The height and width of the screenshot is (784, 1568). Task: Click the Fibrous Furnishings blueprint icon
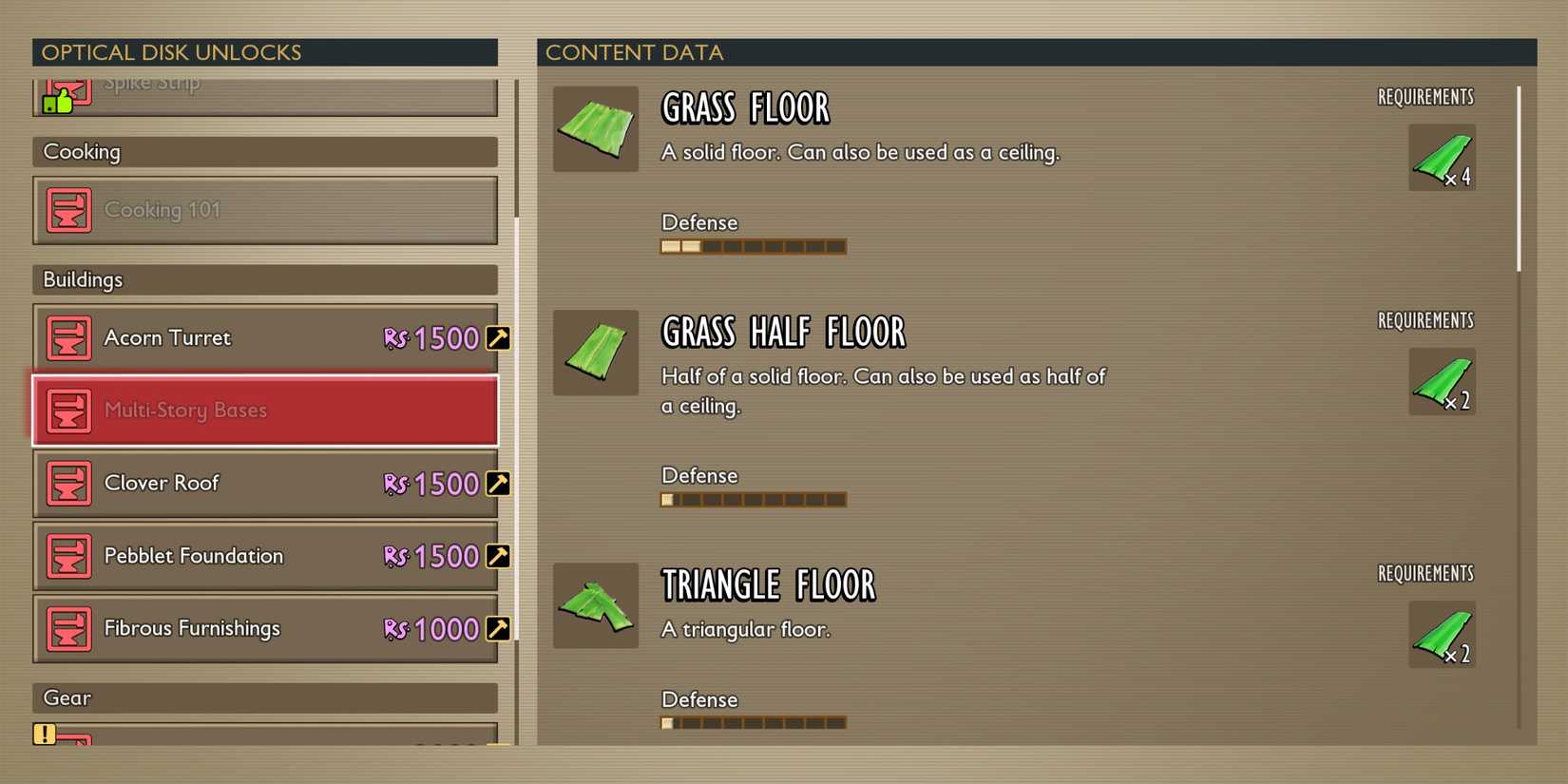coord(67,628)
